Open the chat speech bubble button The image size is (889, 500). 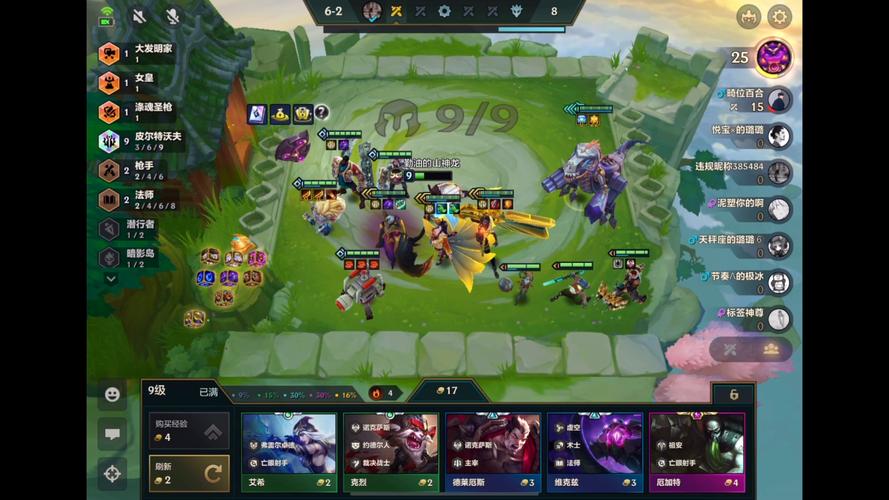click(x=112, y=434)
